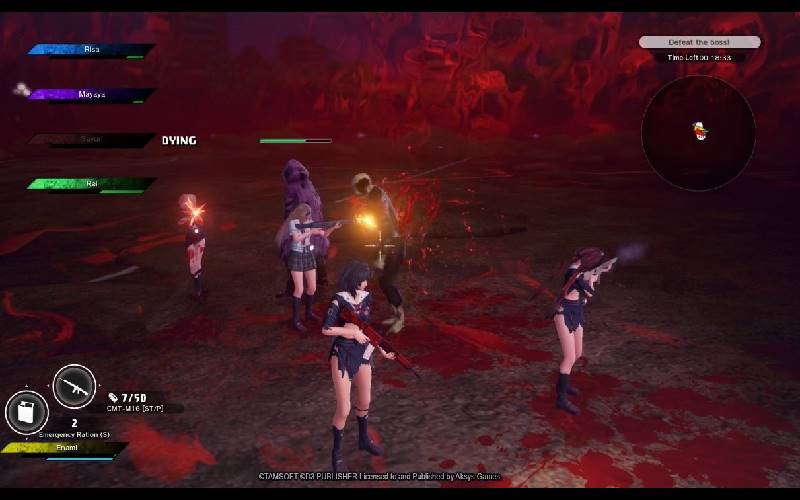Use the Emergency Ration item icon

(27, 412)
